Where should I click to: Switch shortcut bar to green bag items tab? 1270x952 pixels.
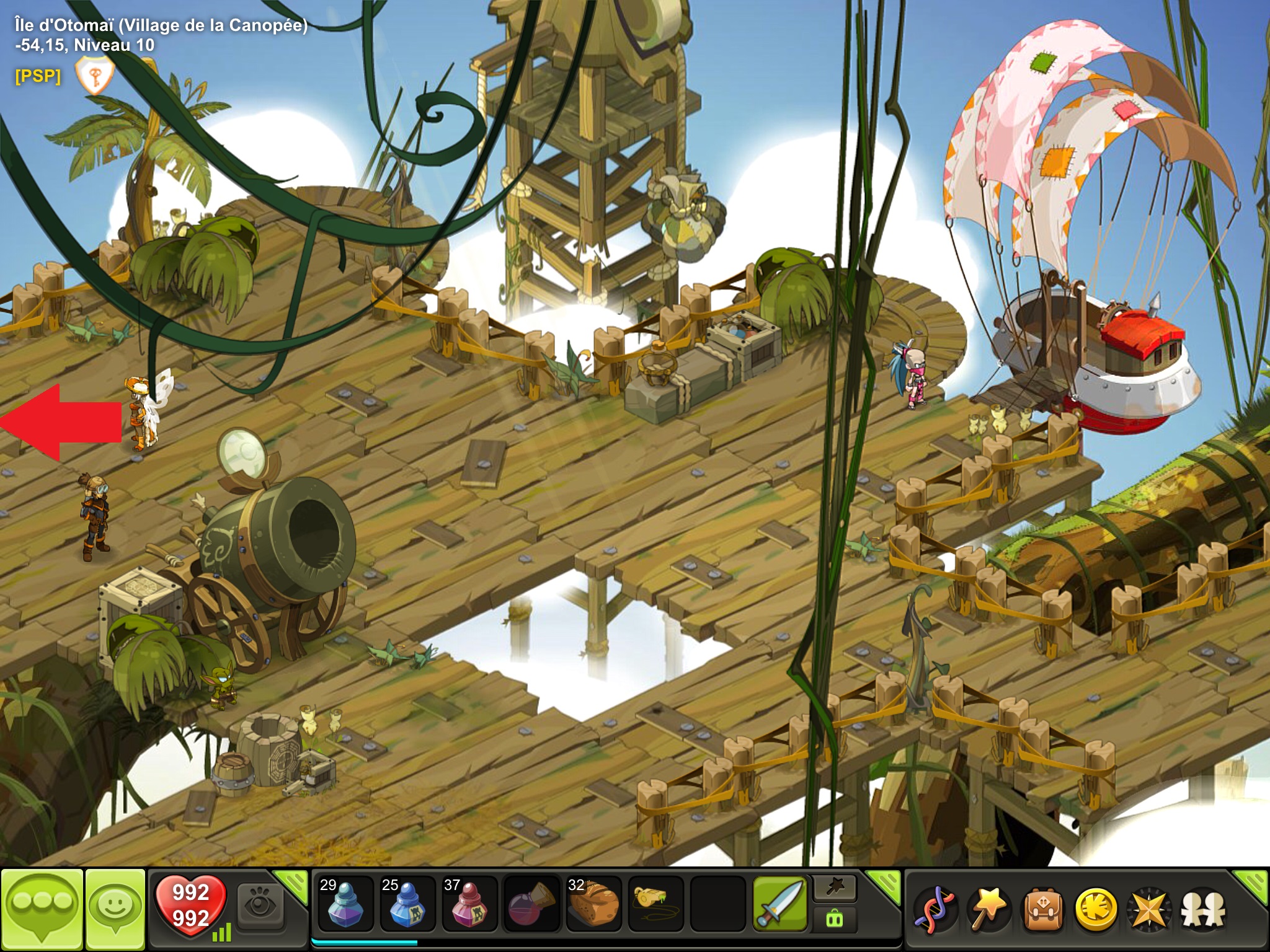[x=835, y=919]
